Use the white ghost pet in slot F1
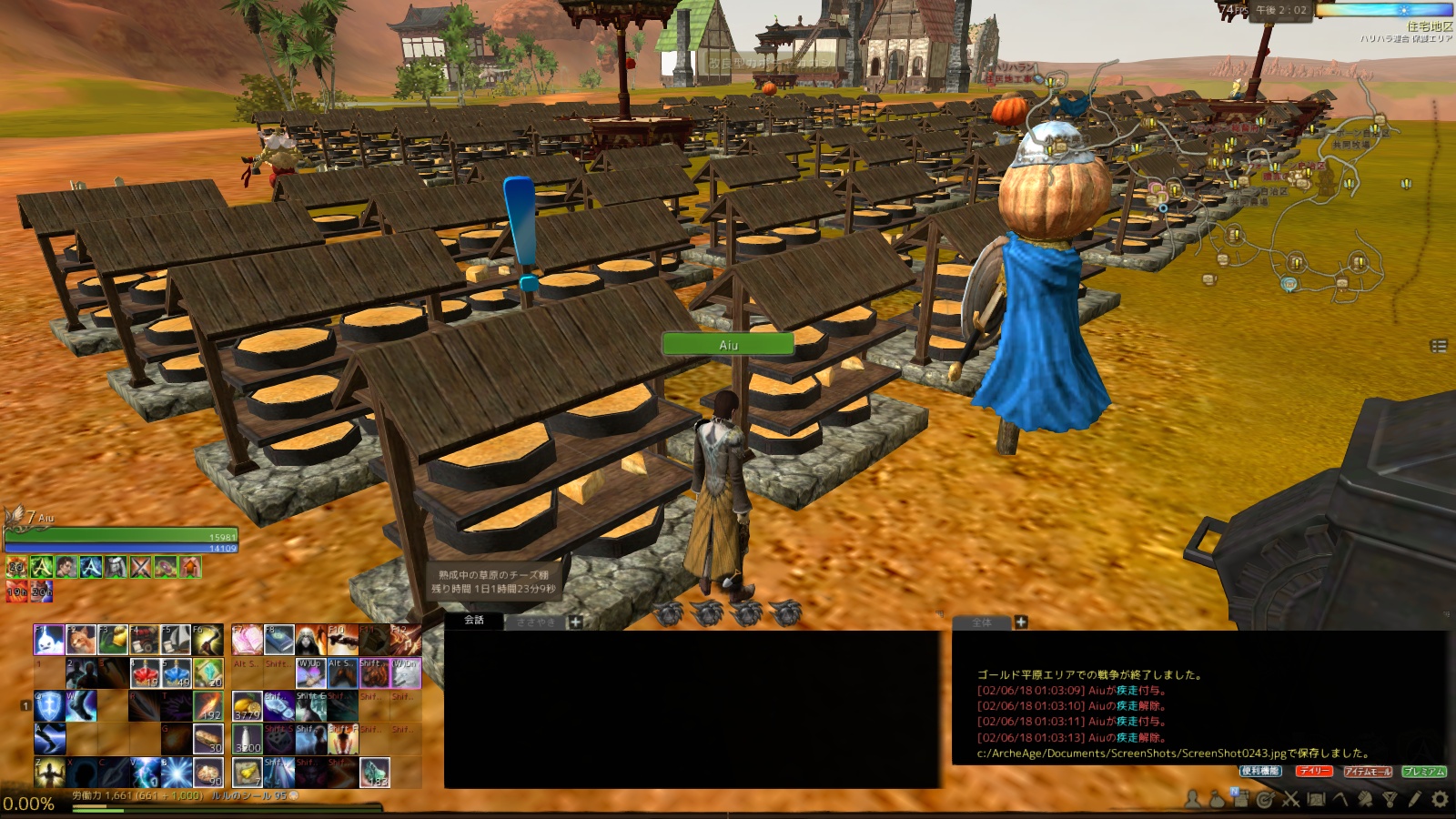This screenshot has width=1456, height=819. tap(49, 640)
